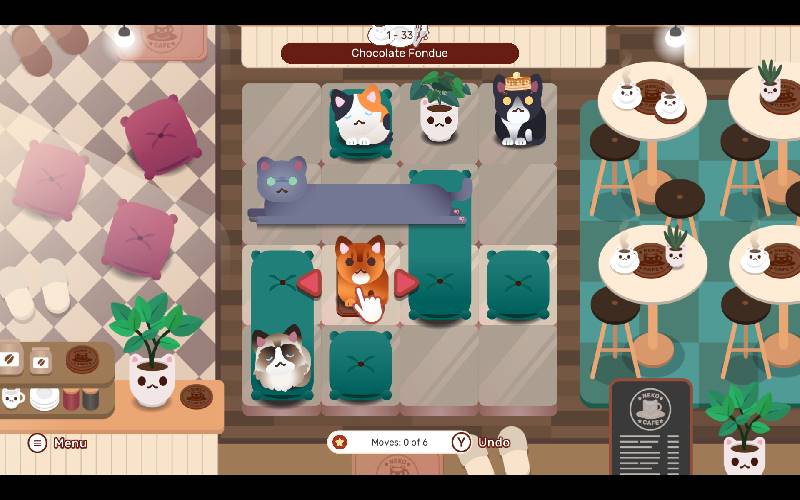The height and width of the screenshot is (500, 800).
Task: Move the orange cat with the left arrow
Action: [309, 284]
